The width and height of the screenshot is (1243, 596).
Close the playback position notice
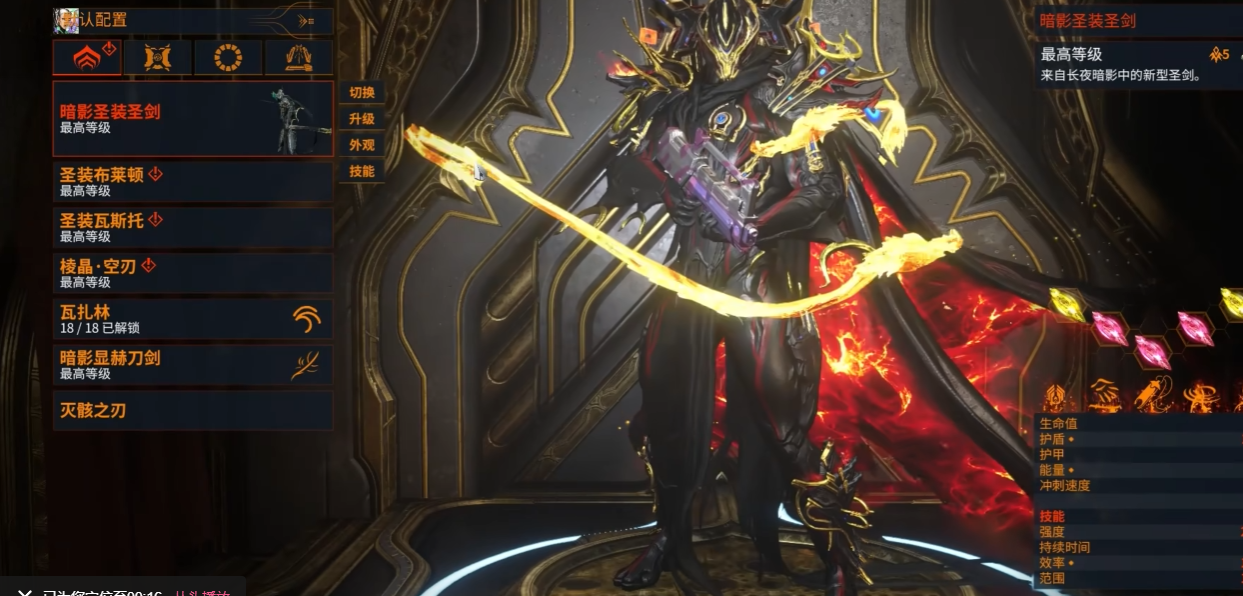(24, 592)
